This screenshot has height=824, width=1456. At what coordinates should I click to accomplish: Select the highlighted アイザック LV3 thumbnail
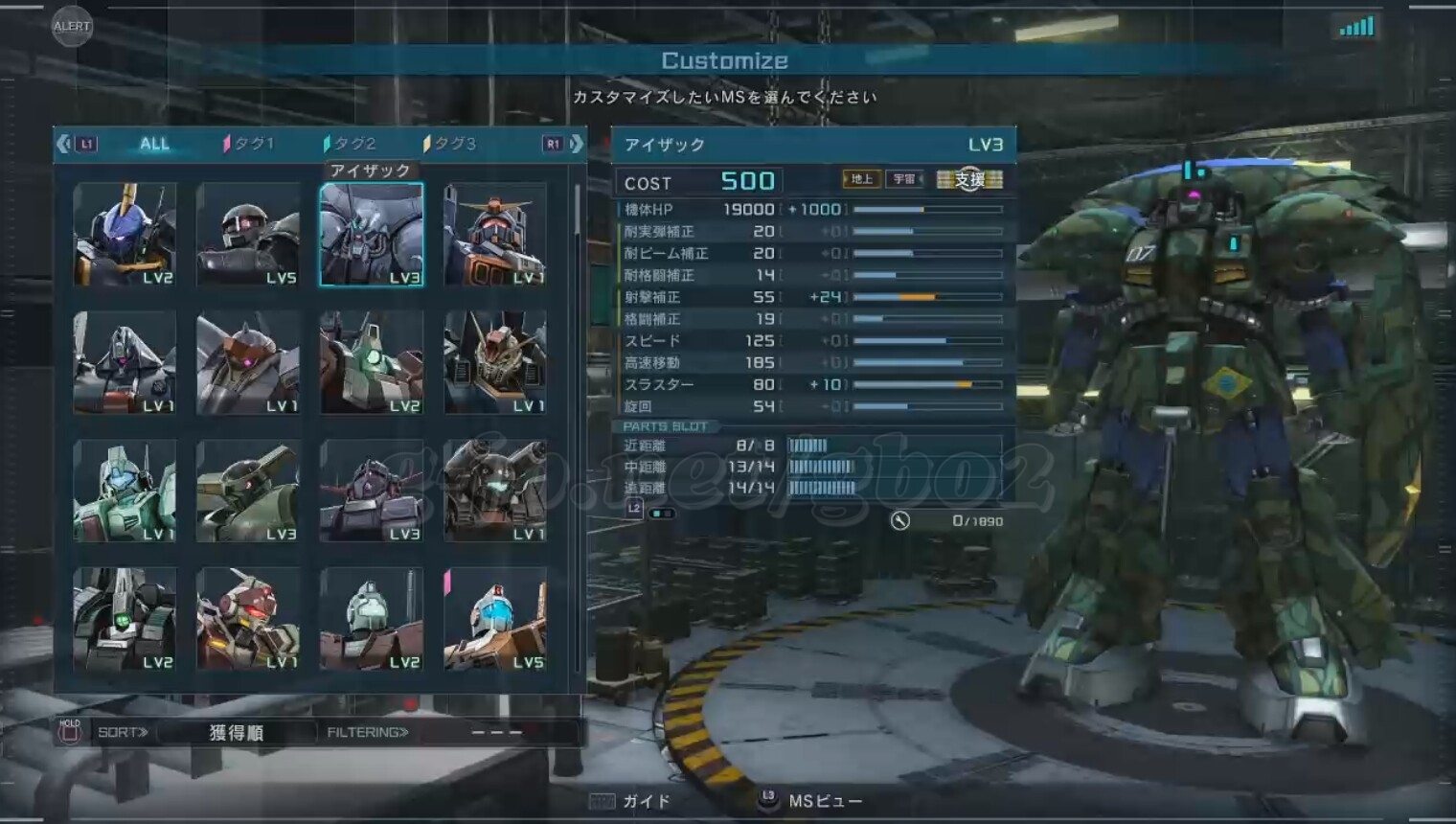pos(372,235)
